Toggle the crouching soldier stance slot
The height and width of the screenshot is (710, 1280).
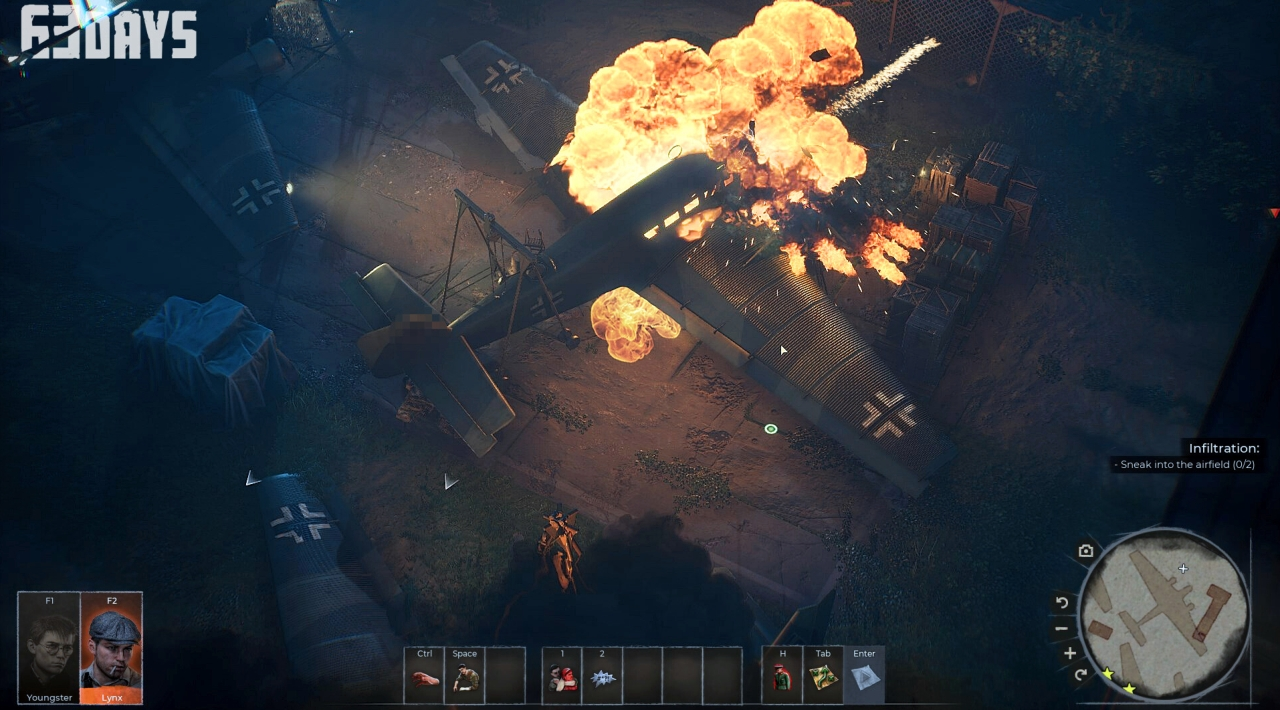click(465, 676)
